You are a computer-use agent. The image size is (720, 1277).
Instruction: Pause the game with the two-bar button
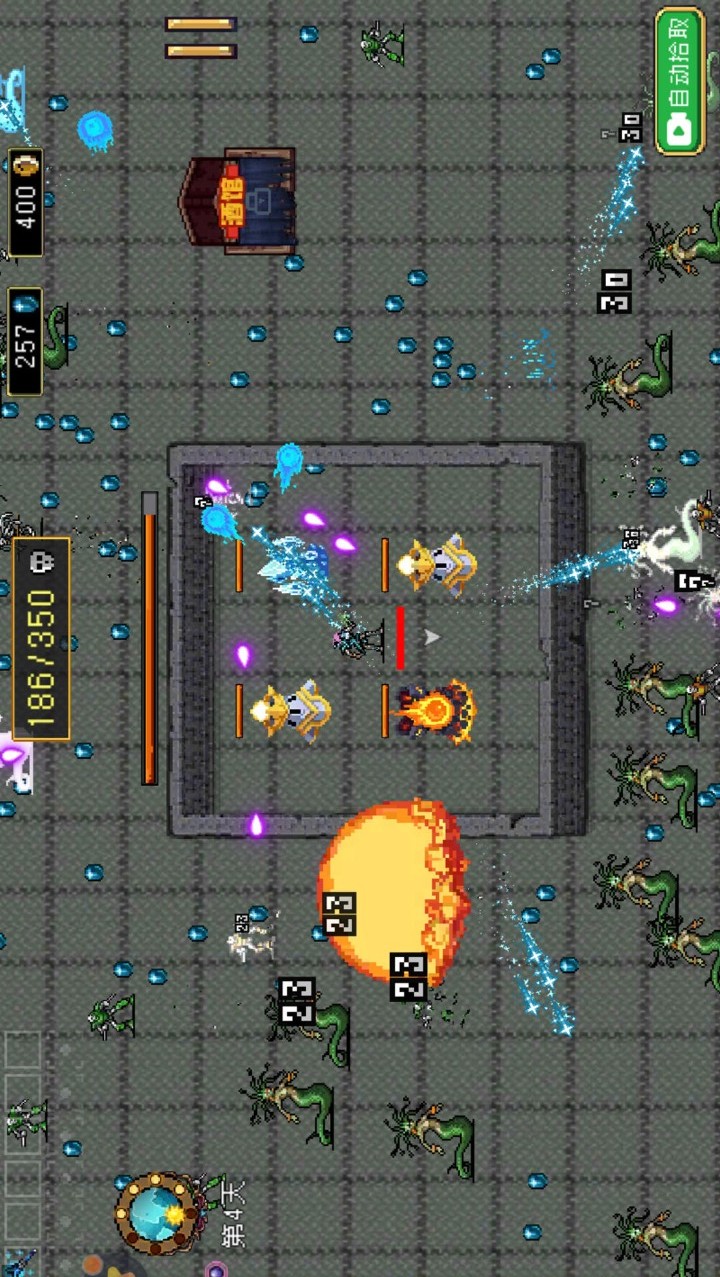[201, 37]
